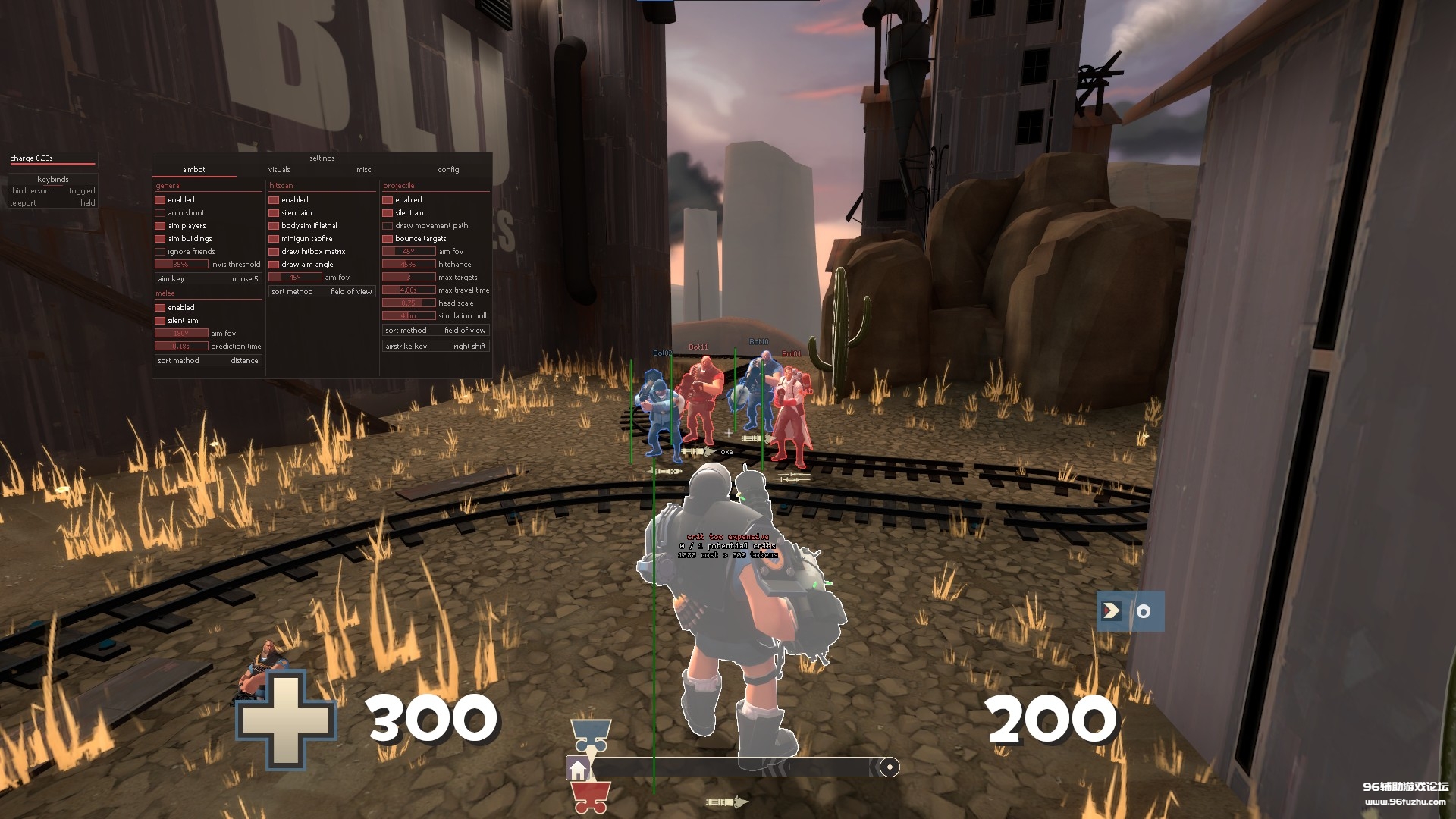Enable the auto shoot checkbox
Viewport: 1456px width, 819px height.
tap(160, 212)
